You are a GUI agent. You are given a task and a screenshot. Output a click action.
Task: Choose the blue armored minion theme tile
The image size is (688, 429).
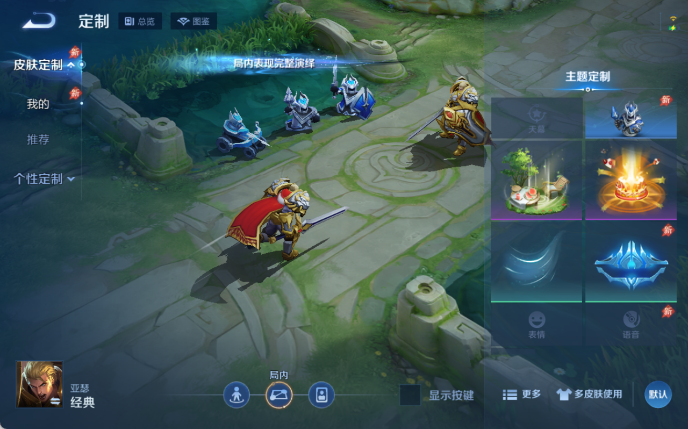629,118
